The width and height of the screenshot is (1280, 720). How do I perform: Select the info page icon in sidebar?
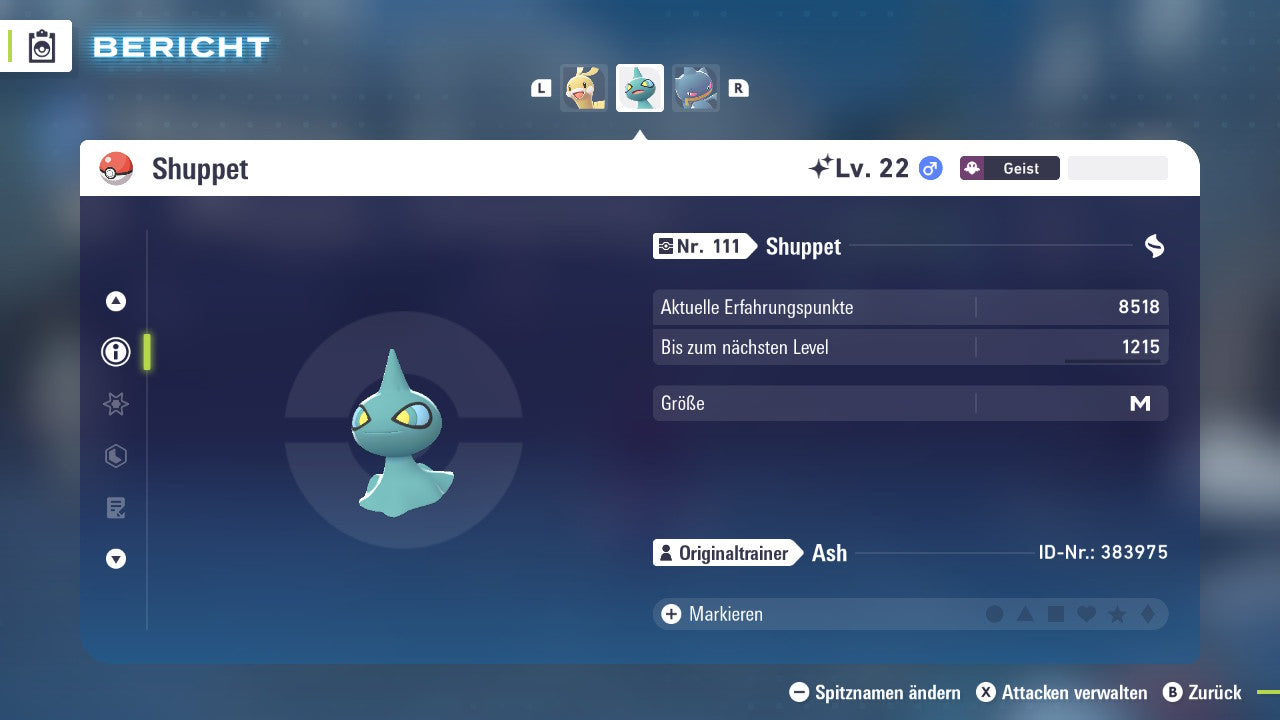pyautogui.click(x=115, y=352)
